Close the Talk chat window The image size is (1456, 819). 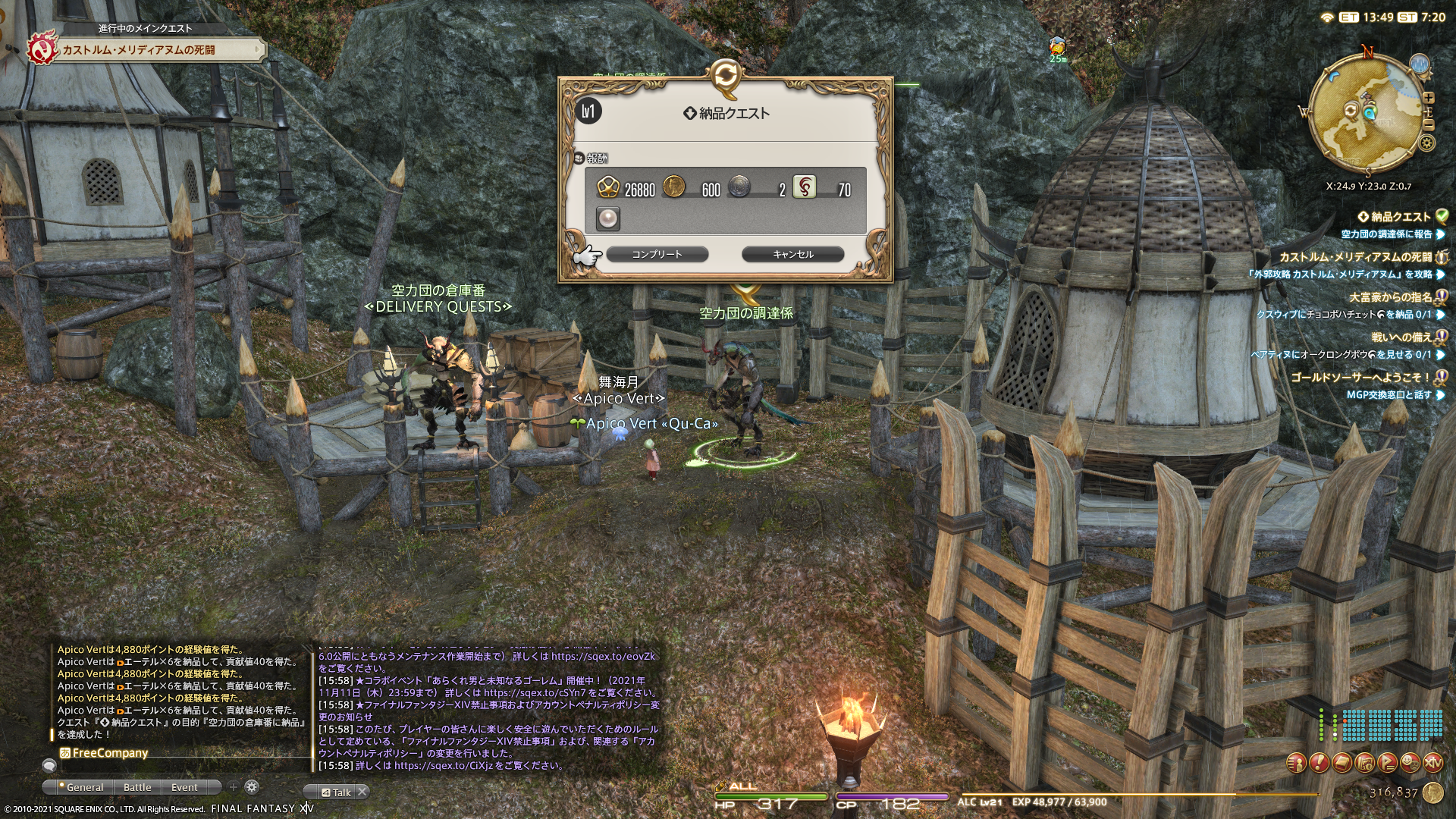(x=362, y=792)
